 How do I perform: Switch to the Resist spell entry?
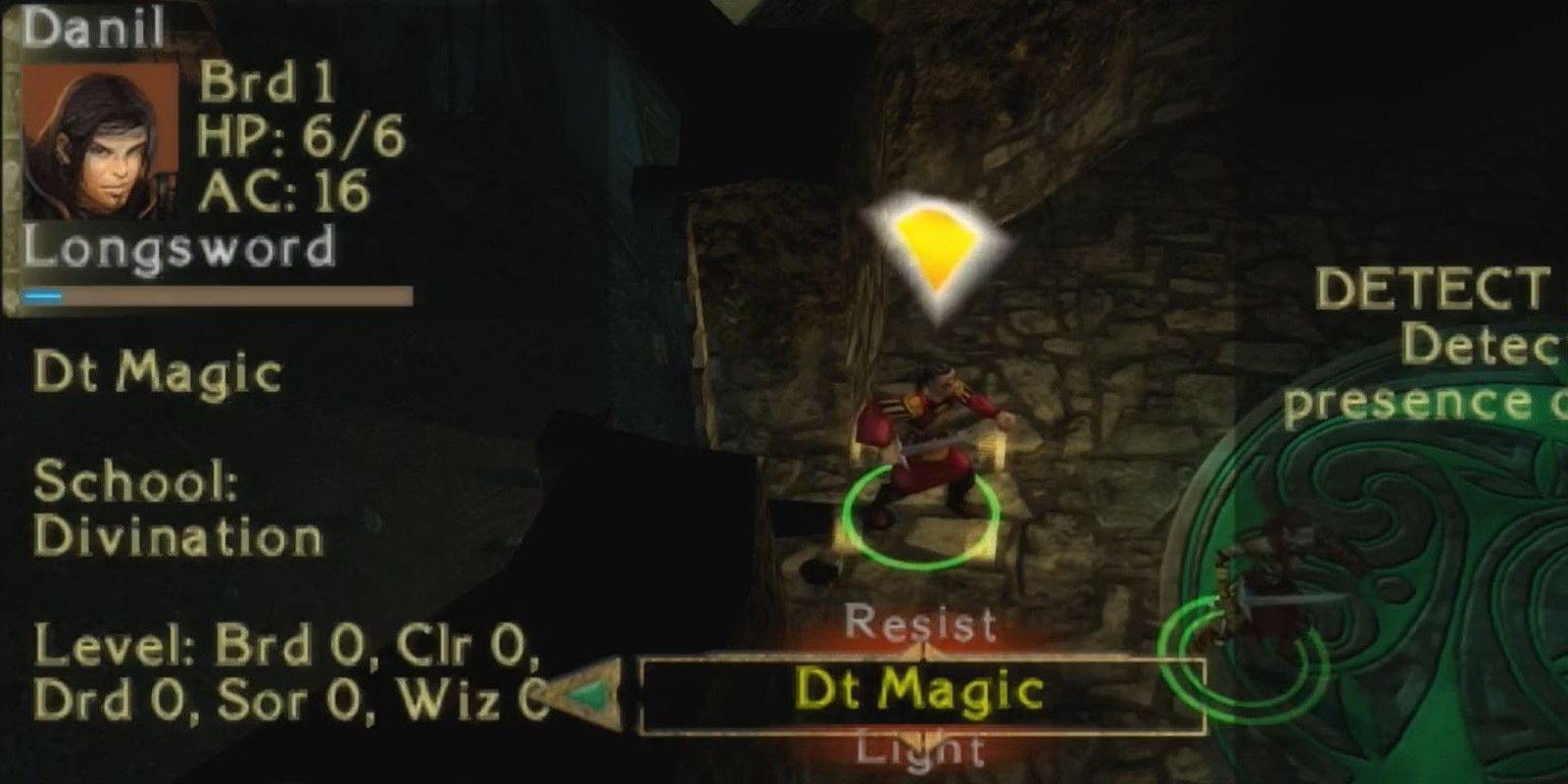921,622
